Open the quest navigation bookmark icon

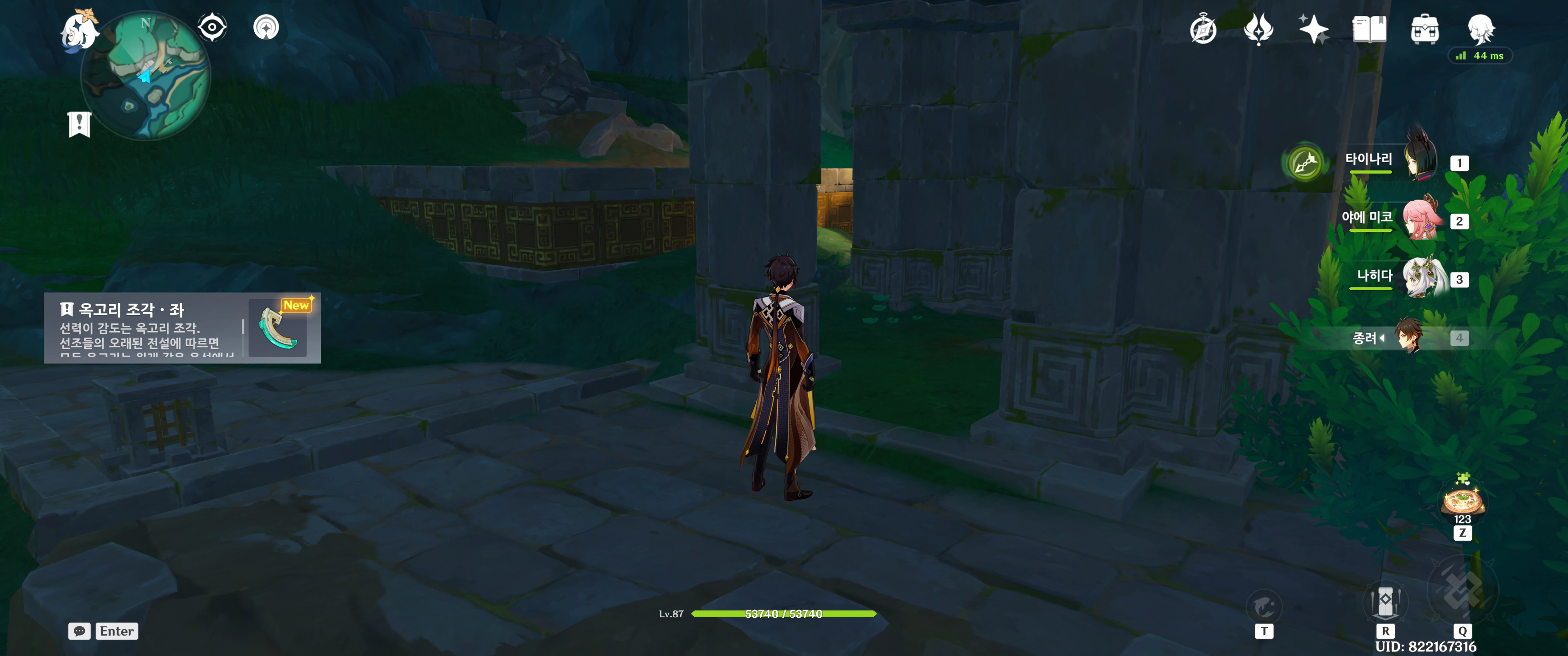(79, 124)
